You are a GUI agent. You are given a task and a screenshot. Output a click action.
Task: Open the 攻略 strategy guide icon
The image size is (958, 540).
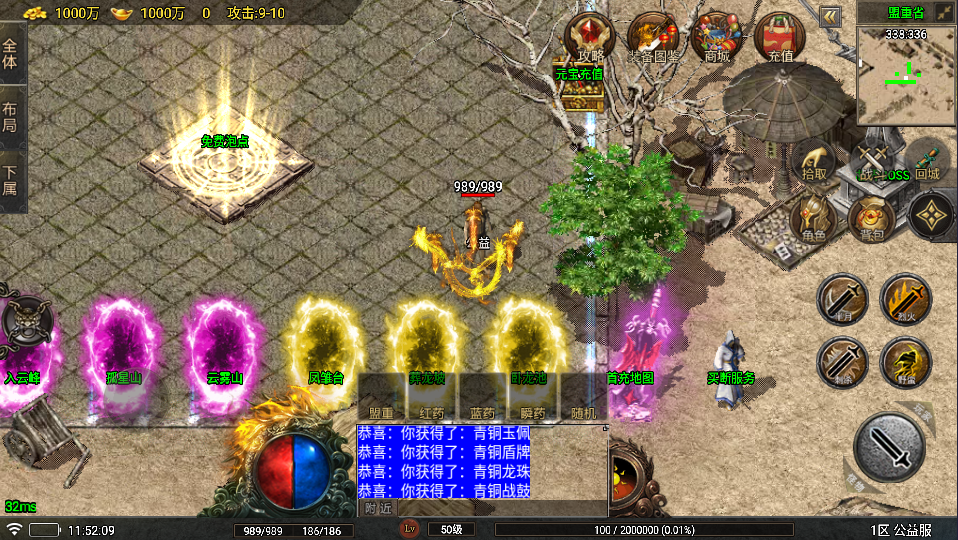[x=591, y=38]
